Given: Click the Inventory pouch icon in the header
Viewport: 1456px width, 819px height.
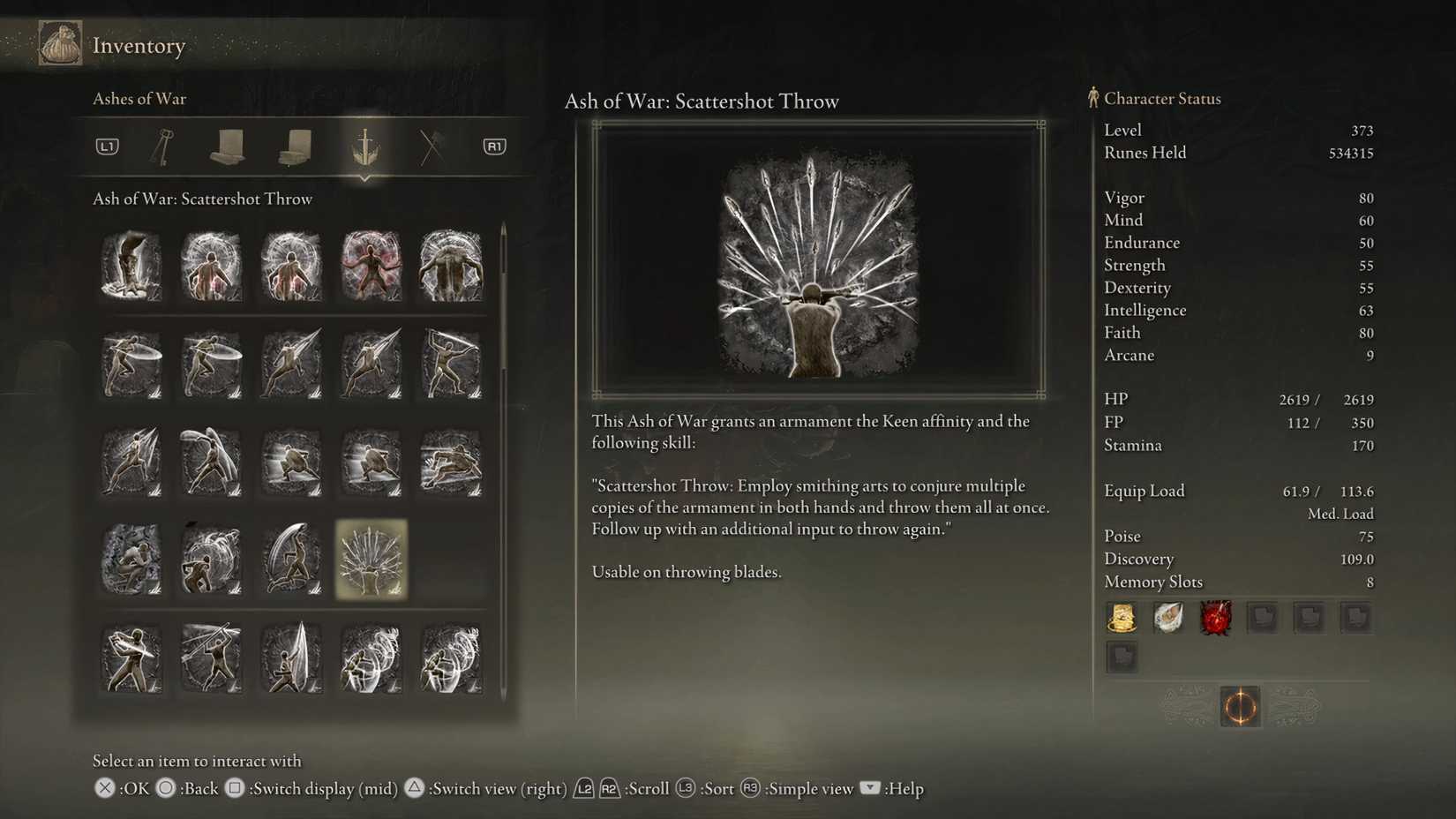Looking at the screenshot, I should point(59,42).
